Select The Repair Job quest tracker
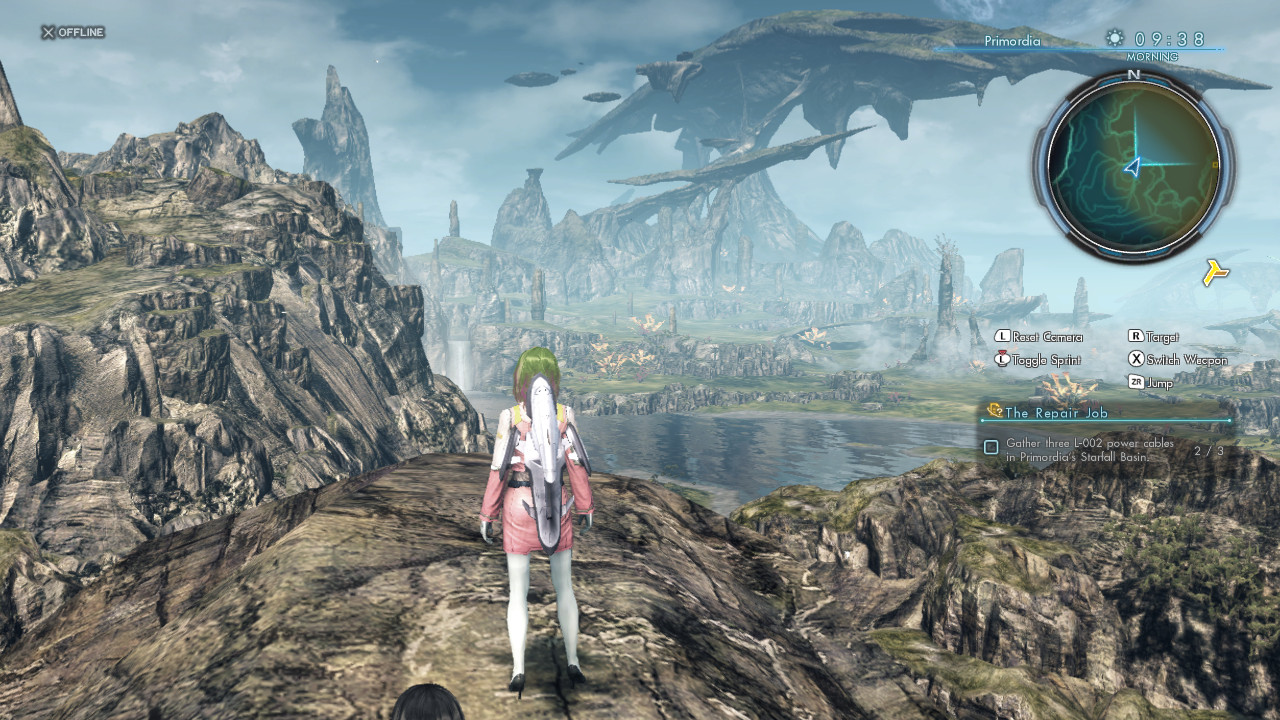Screen dimensions: 1280x720 (x=1057, y=412)
